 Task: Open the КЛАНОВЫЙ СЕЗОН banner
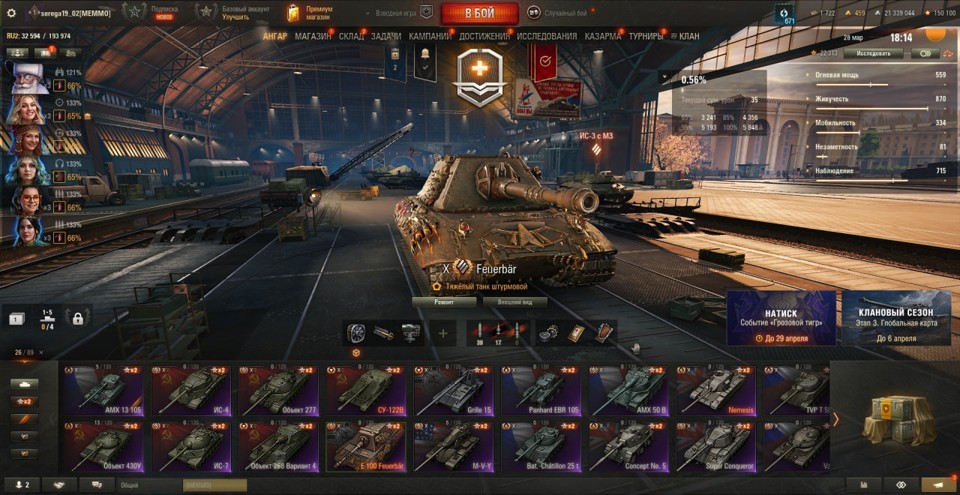point(896,318)
